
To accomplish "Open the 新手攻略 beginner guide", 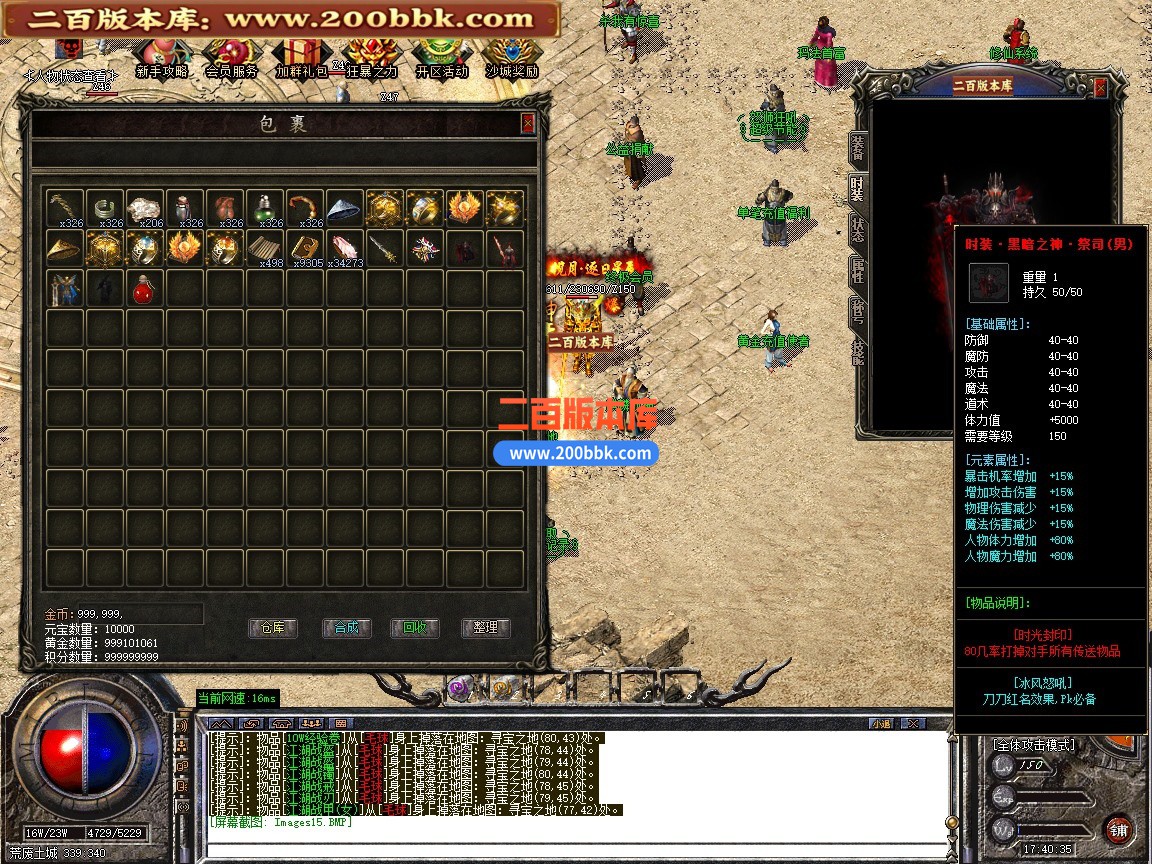I will coord(161,58).
